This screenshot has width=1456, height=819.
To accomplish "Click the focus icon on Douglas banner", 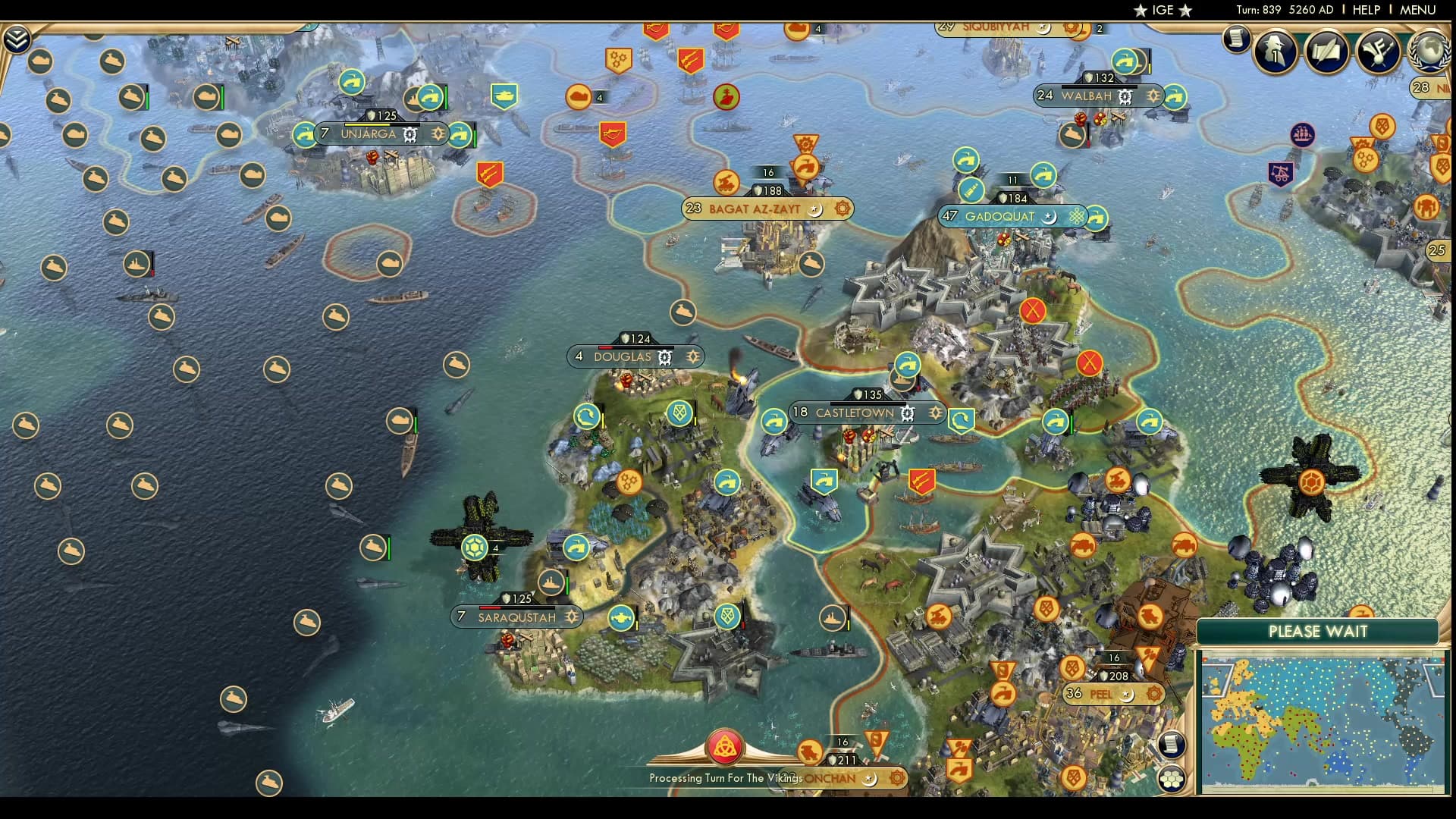I will [x=693, y=356].
